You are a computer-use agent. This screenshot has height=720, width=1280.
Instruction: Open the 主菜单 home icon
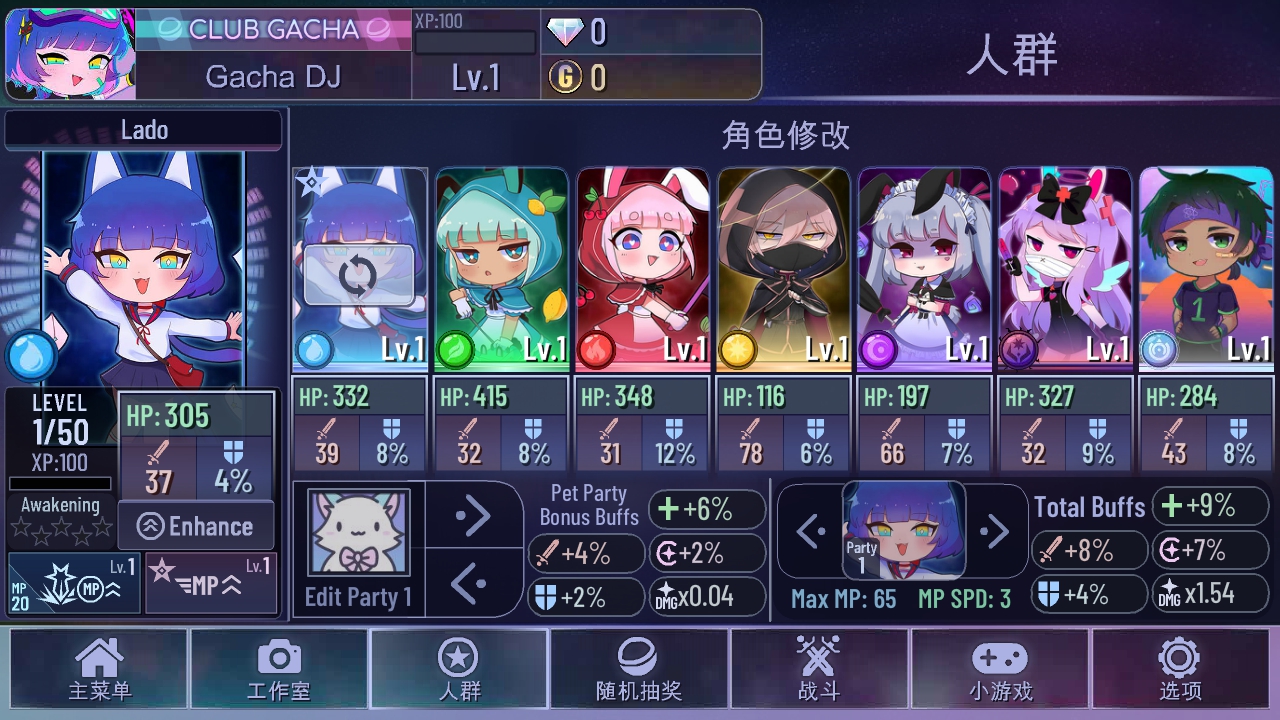click(x=98, y=658)
